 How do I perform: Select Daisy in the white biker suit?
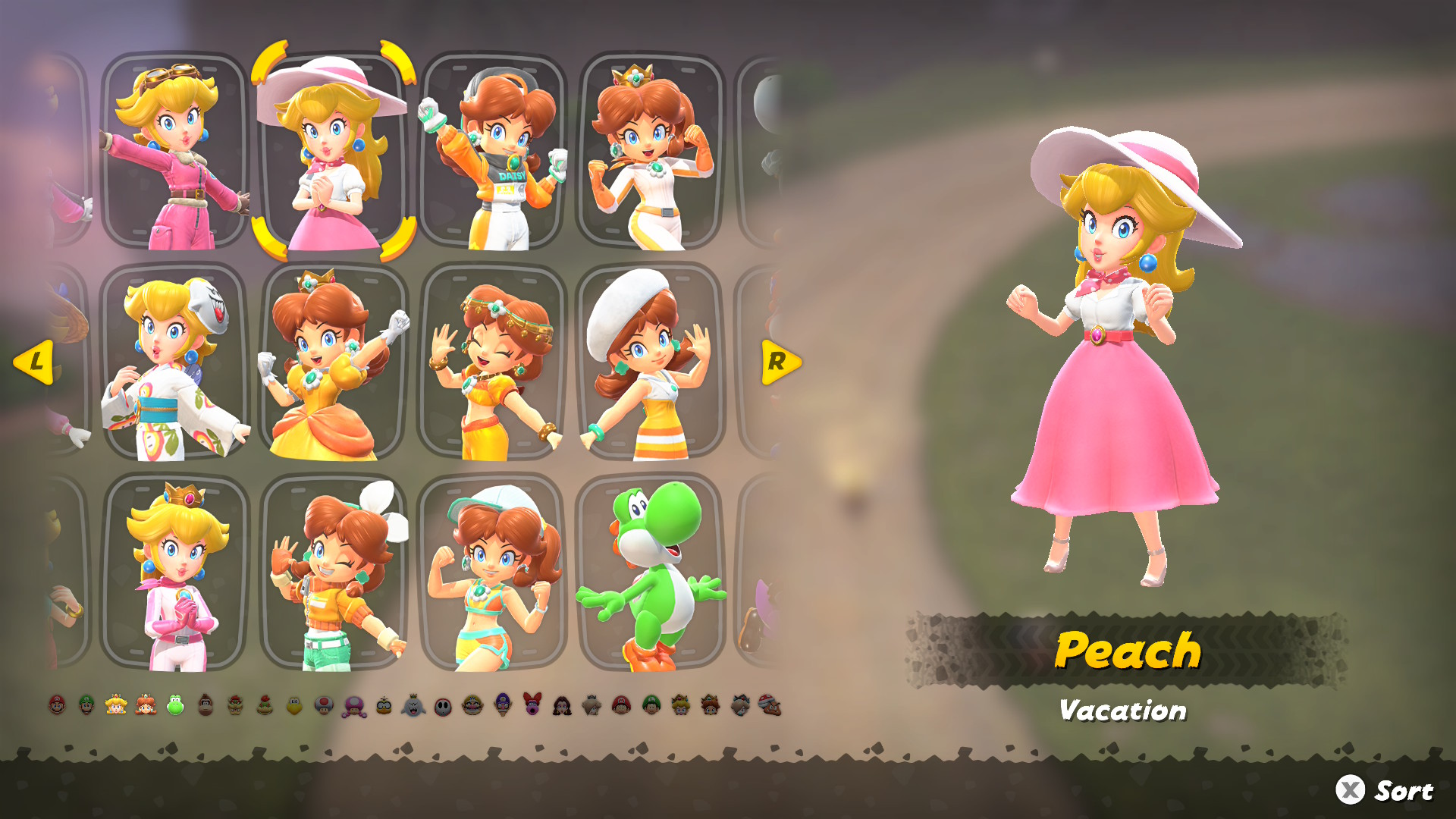[x=651, y=152]
